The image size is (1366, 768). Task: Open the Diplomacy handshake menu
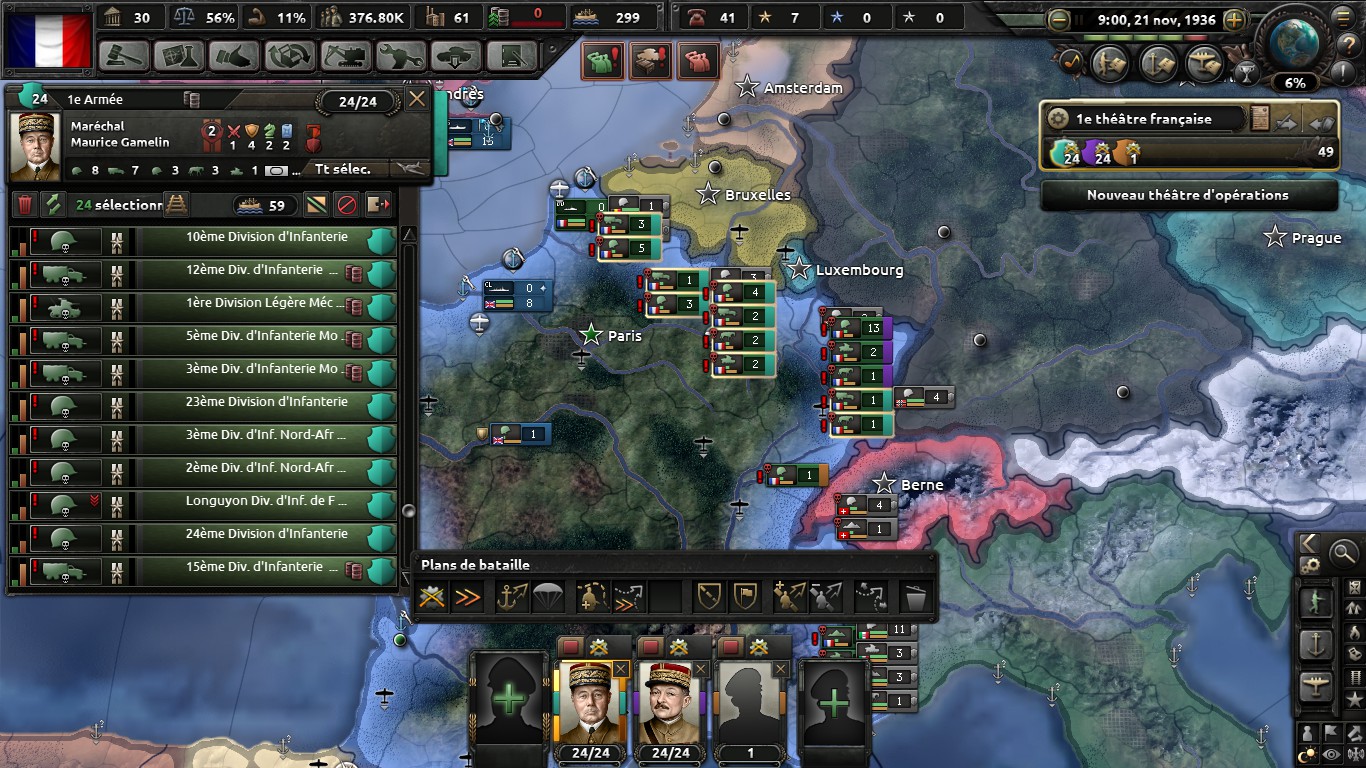235,56
